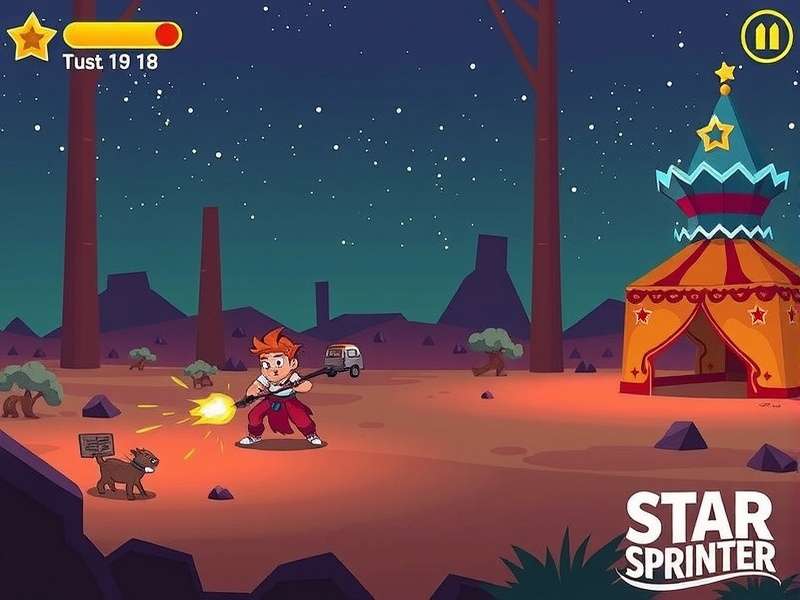Pause the game with the yellow pause button
800x600 pixels.
[x=766, y=38]
